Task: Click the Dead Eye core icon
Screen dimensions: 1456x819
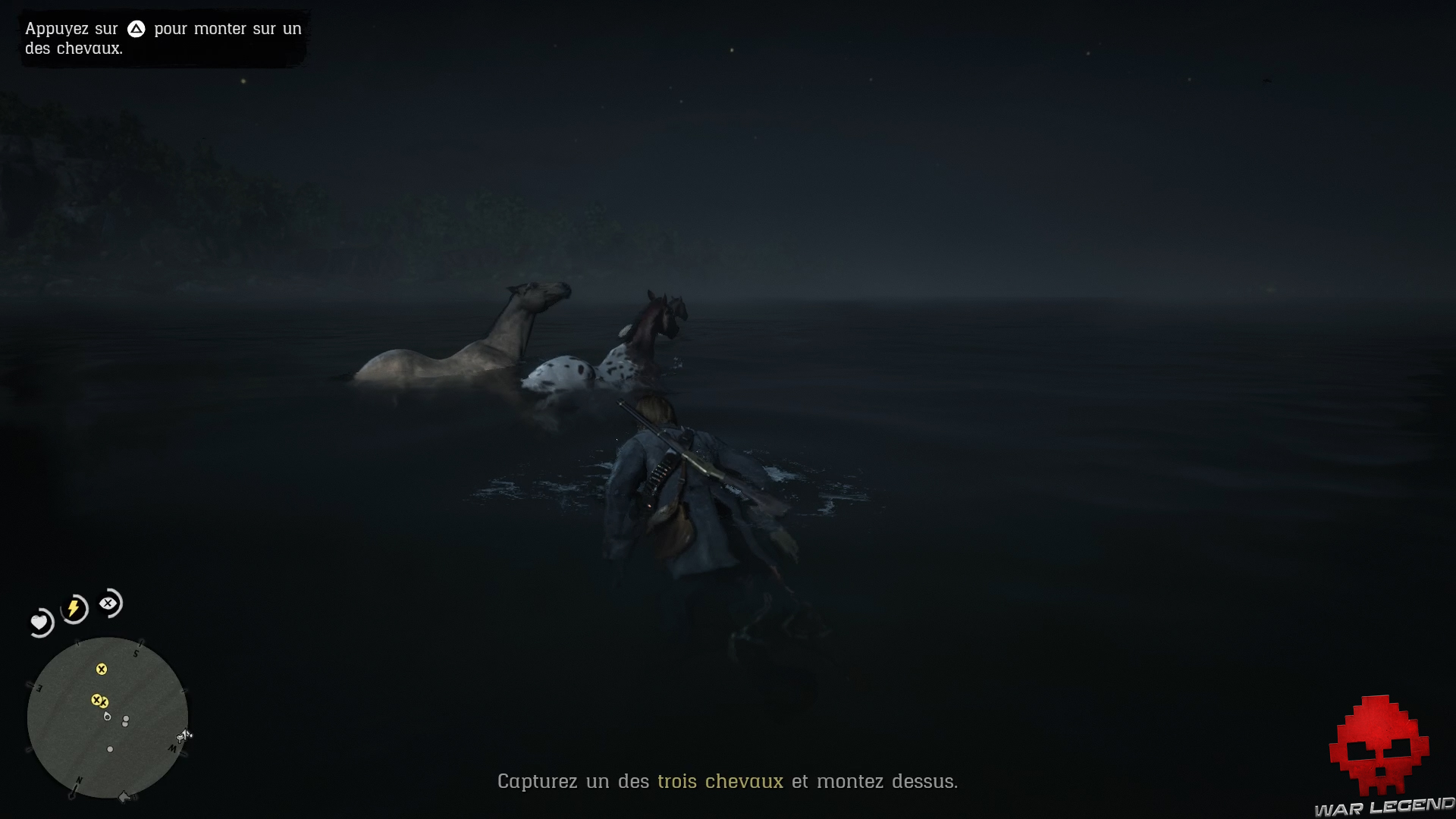Action: (x=108, y=603)
